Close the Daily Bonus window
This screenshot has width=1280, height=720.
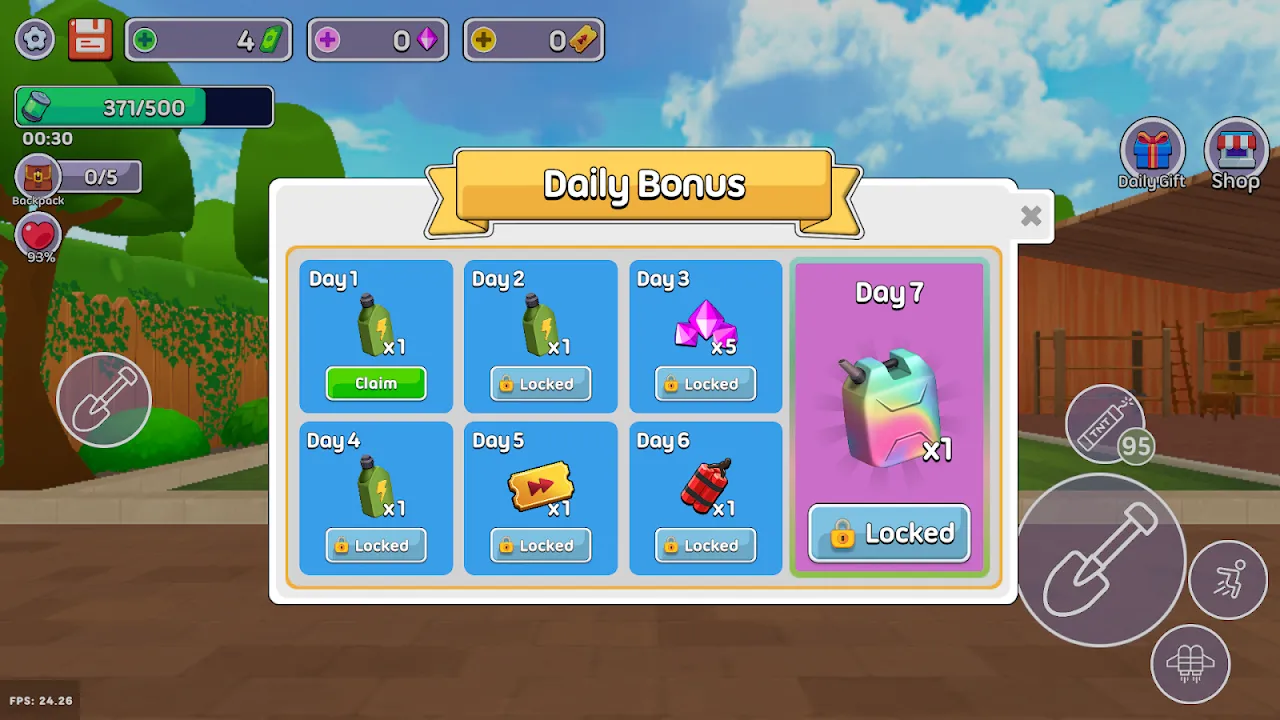(1031, 215)
